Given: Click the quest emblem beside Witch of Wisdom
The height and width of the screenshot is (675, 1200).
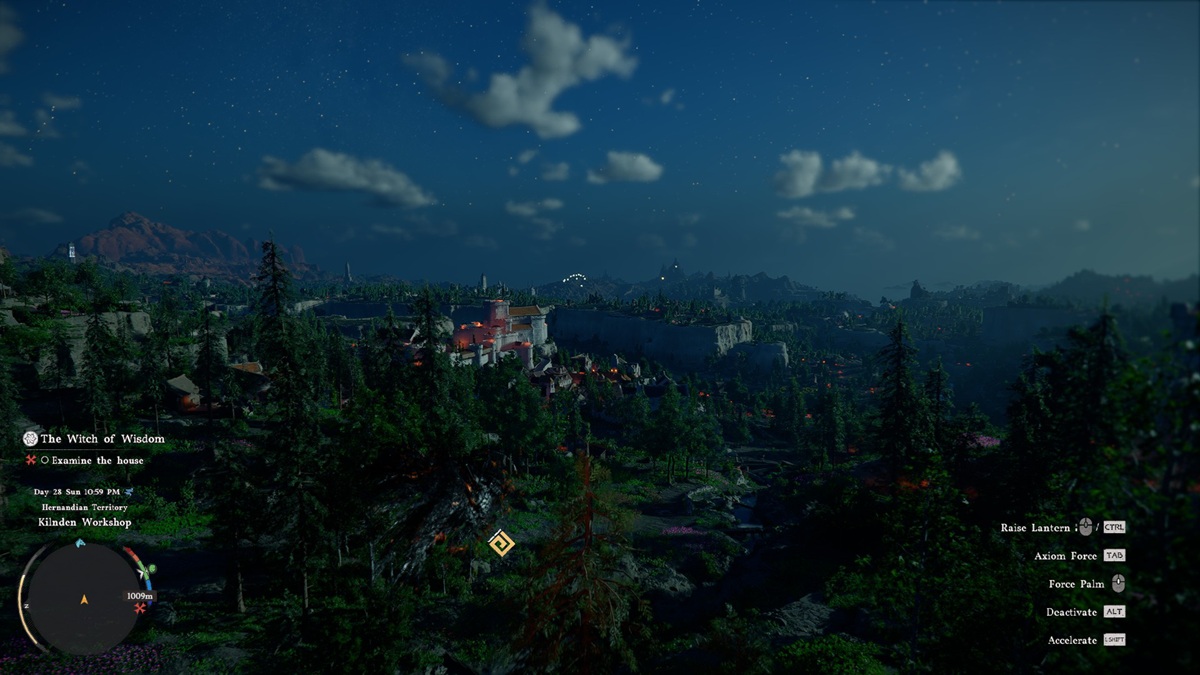Looking at the screenshot, I should click(x=30, y=439).
